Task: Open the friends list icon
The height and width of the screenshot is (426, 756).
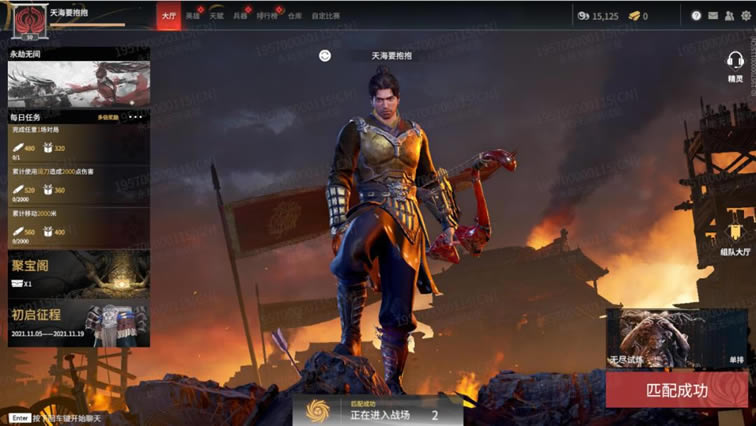Action: 727,16
